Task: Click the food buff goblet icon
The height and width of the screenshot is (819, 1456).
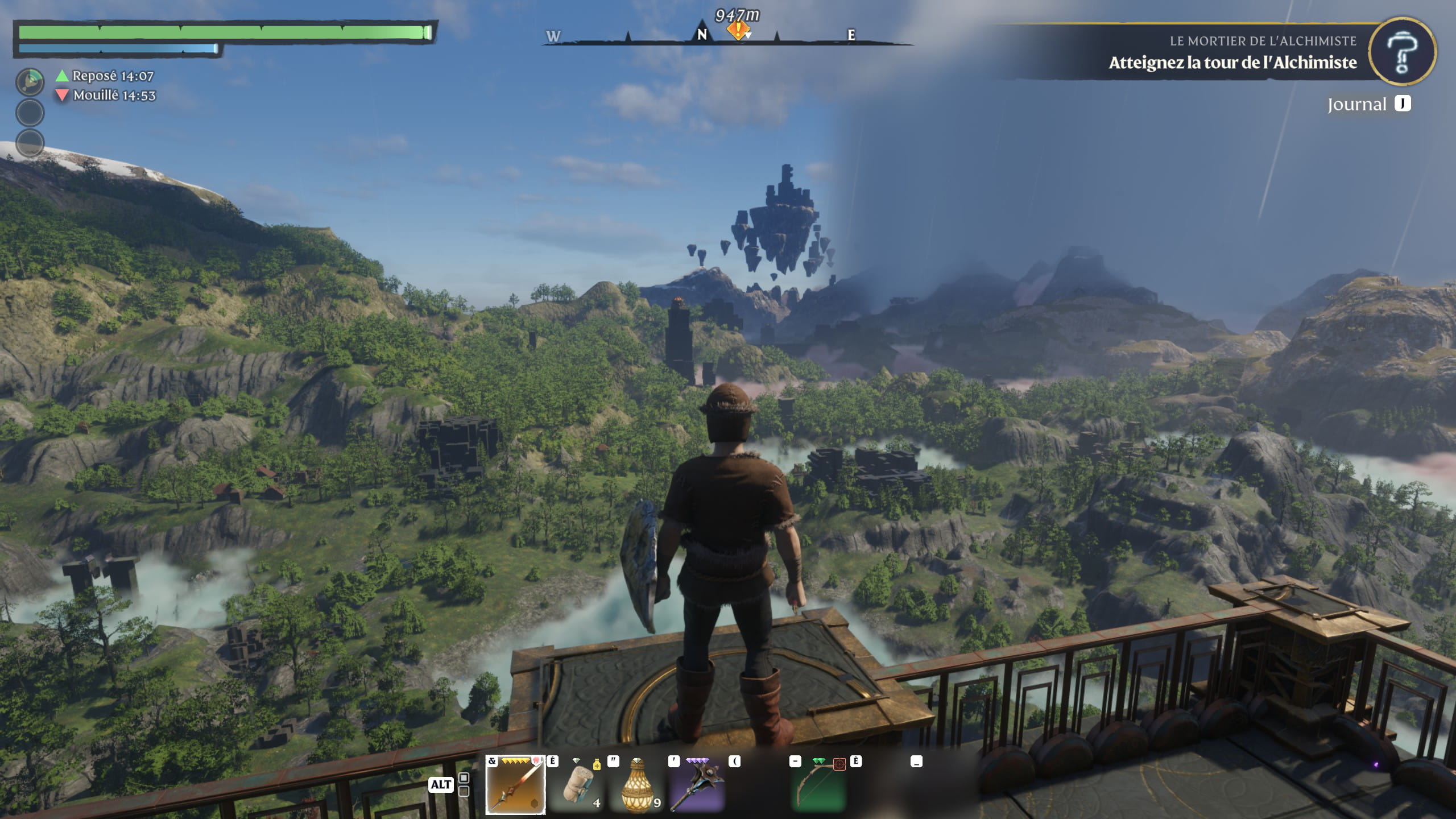Action: pyautogui.click(x=30, y=81)
